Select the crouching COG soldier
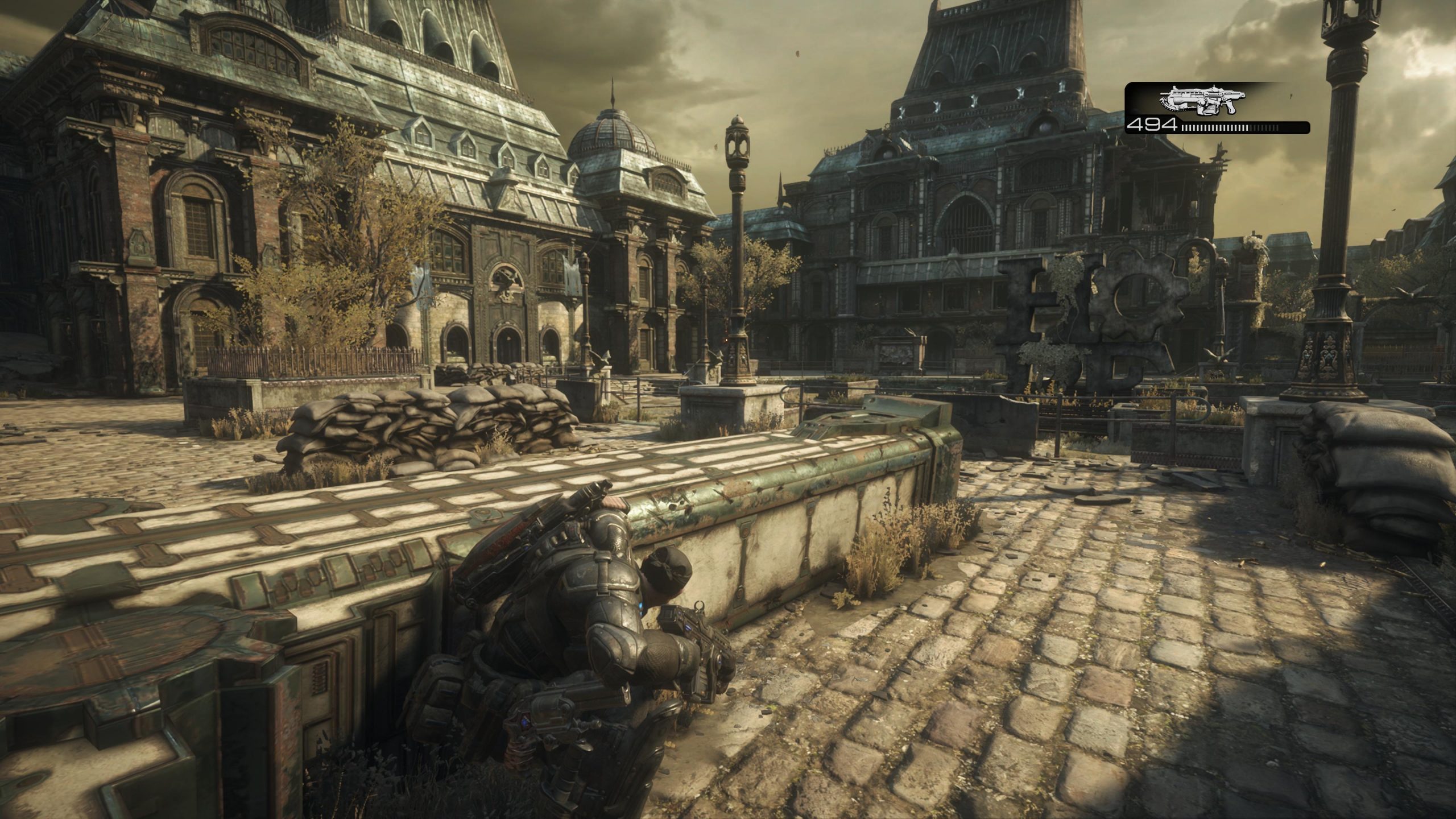1456x819 pixels. point(597,654)
